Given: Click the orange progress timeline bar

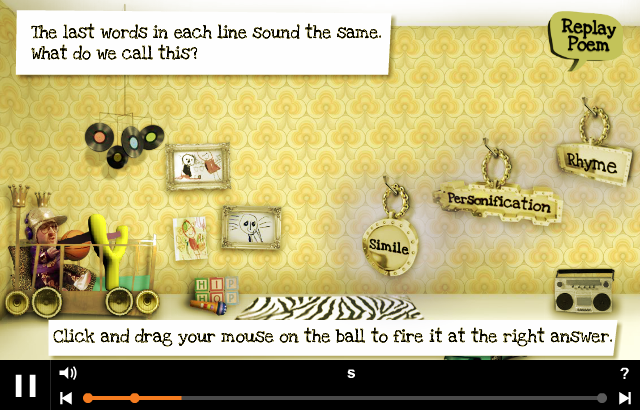Looking at the screenshot, I should [160, 398].
